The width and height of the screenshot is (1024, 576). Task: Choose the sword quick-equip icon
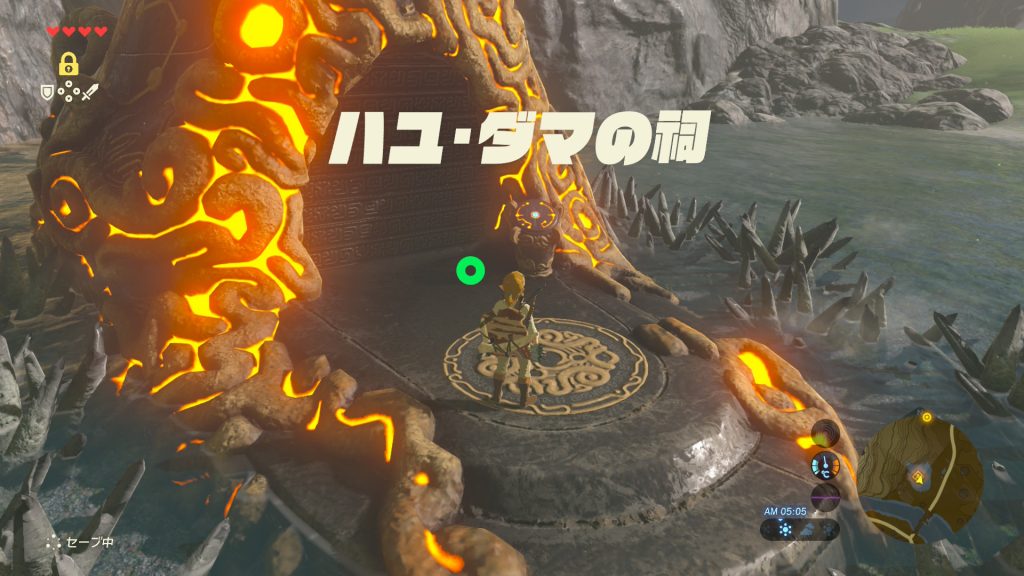90,92
